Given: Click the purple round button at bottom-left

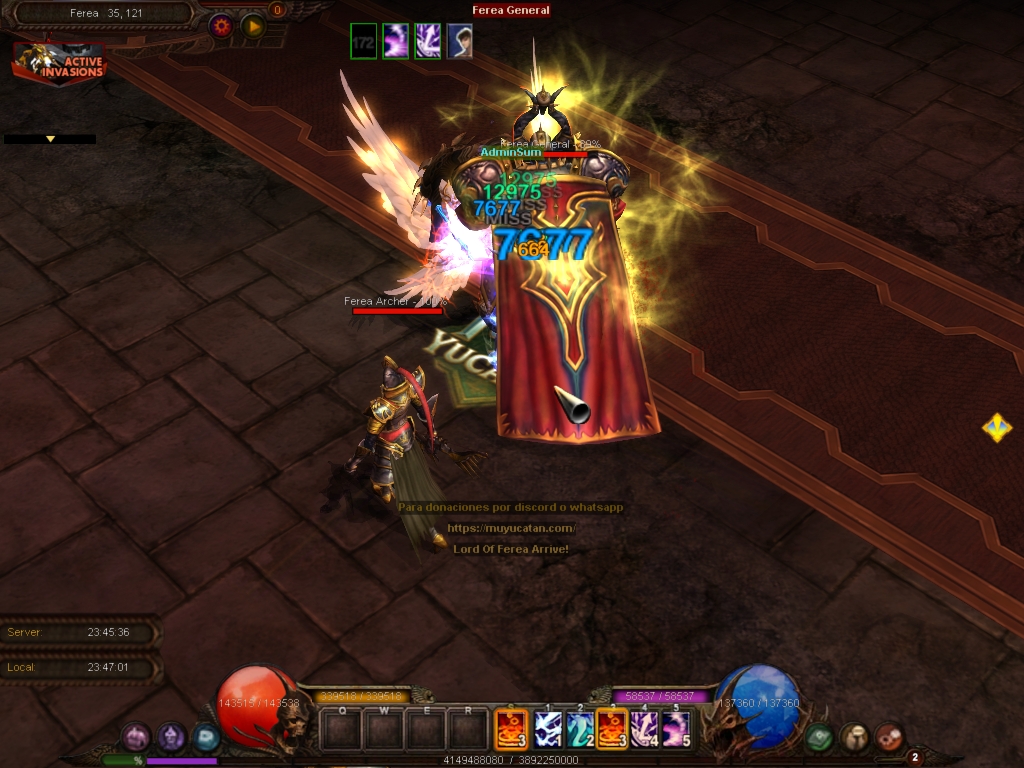Looking at the screenshot, I should pos(171,738).
